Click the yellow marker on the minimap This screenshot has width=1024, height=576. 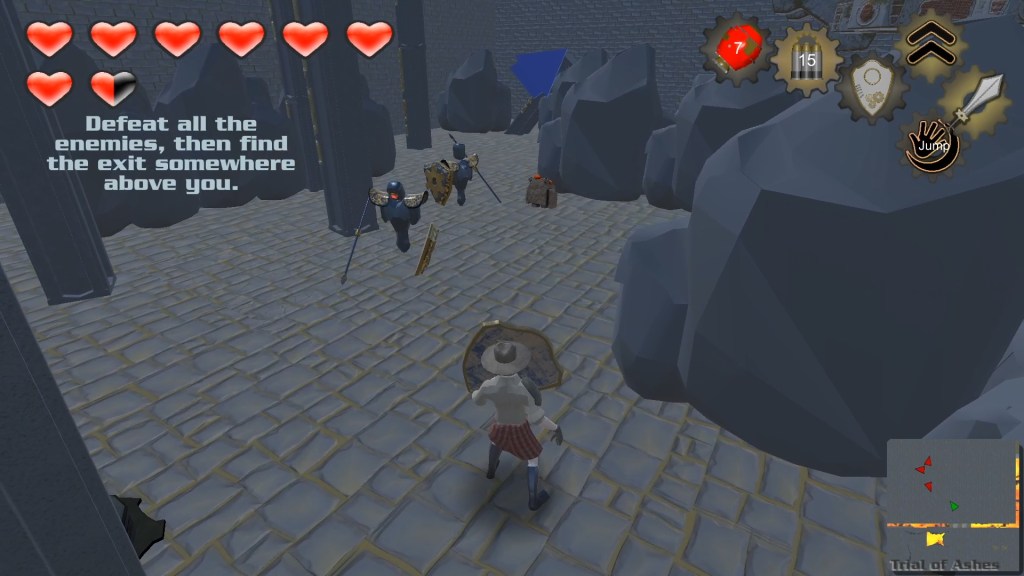coord(935,539)
